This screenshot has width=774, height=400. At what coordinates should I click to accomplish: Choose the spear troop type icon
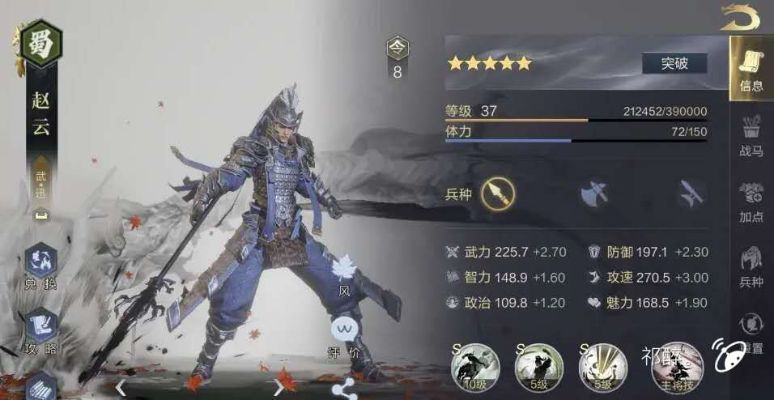coord(497,192)
